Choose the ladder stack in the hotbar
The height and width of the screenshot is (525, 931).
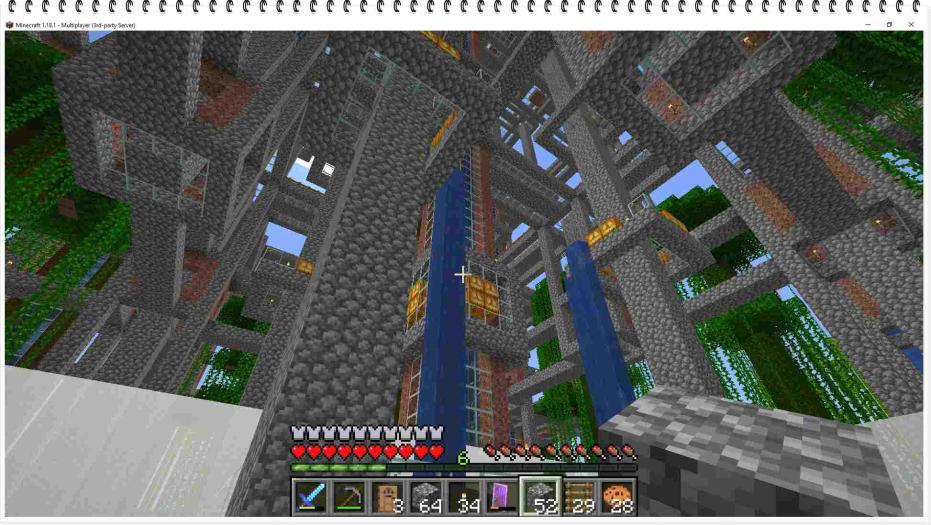pyautogui.click(x=578, y=497)
